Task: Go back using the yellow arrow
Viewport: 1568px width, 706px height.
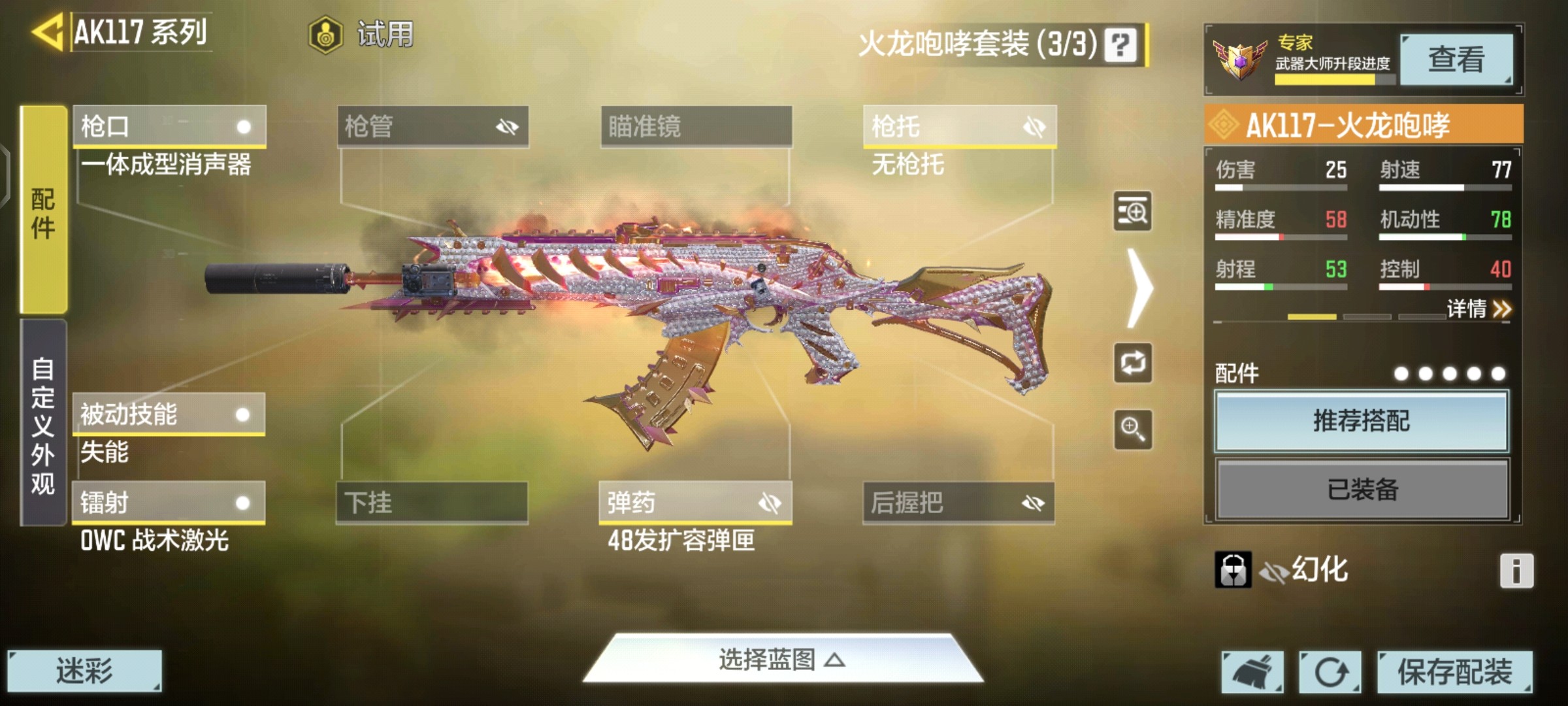Action: tap(47, 31)
